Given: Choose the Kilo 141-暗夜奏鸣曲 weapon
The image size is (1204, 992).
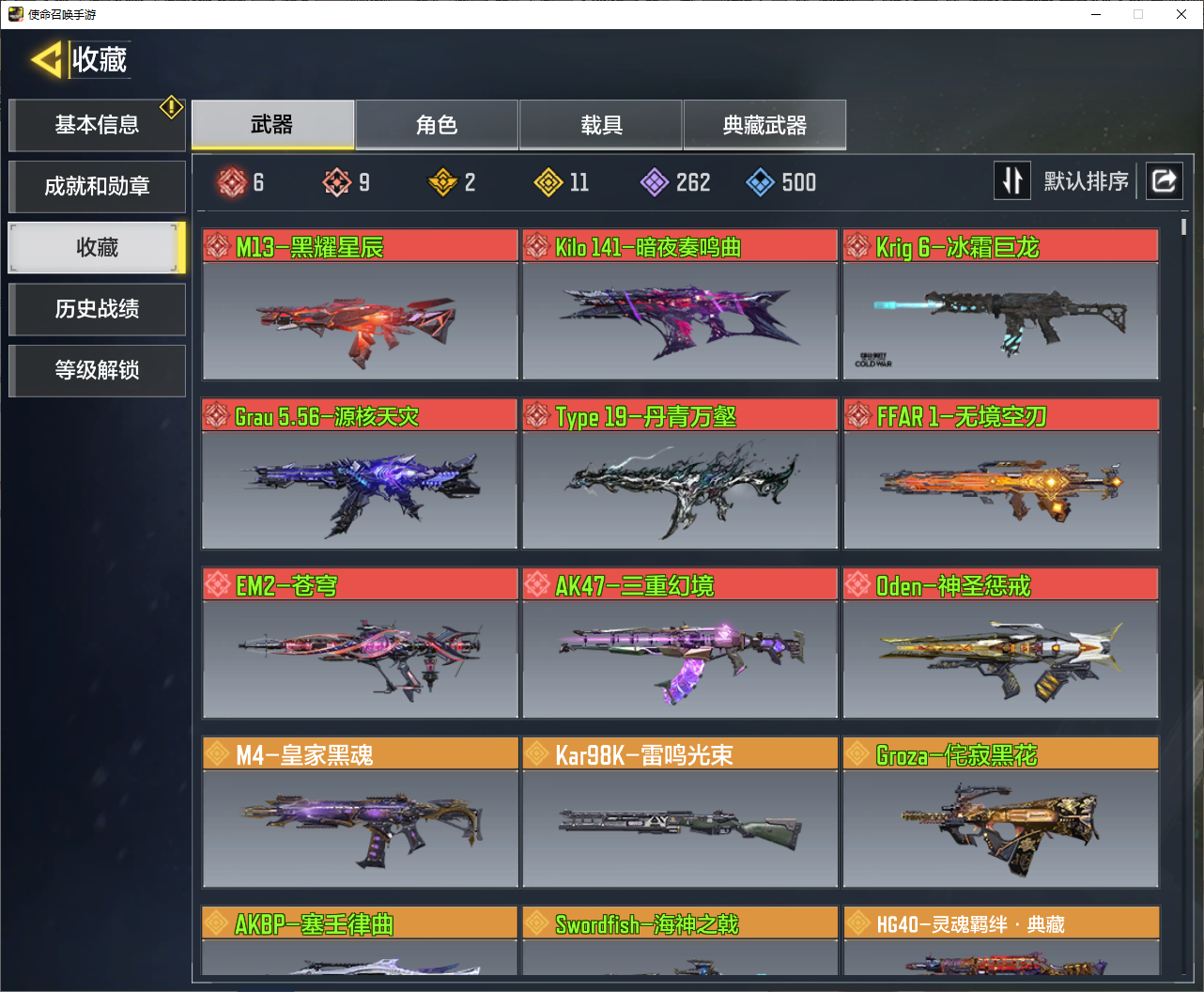Looking at the screenshot, I should (680, 305).
